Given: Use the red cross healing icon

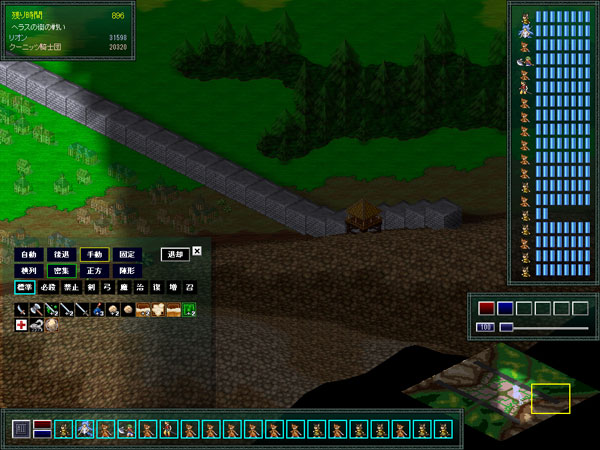Looking at the screenshot, I should 21,325.
